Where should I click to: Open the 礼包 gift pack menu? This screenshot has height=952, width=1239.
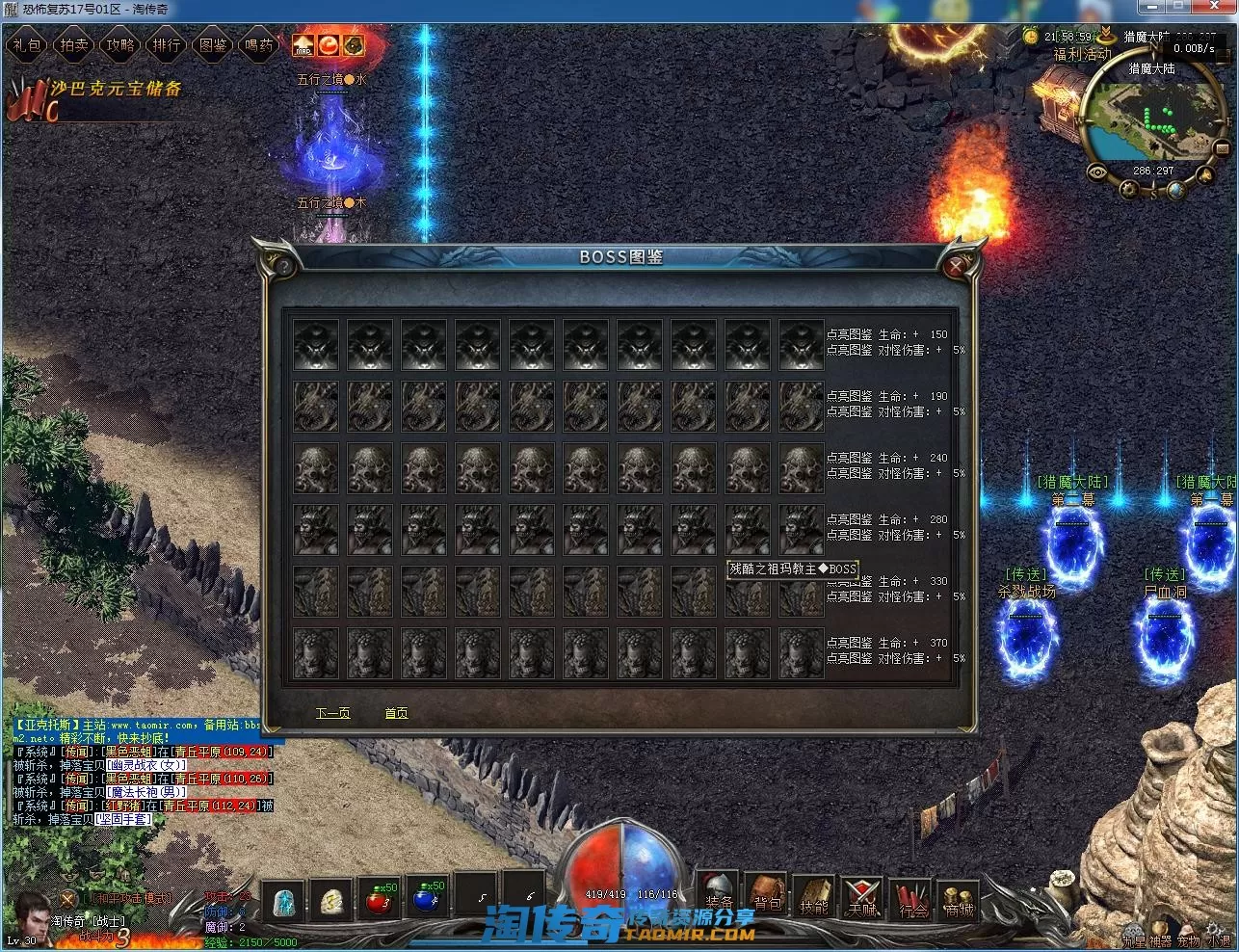click(28, 45)
